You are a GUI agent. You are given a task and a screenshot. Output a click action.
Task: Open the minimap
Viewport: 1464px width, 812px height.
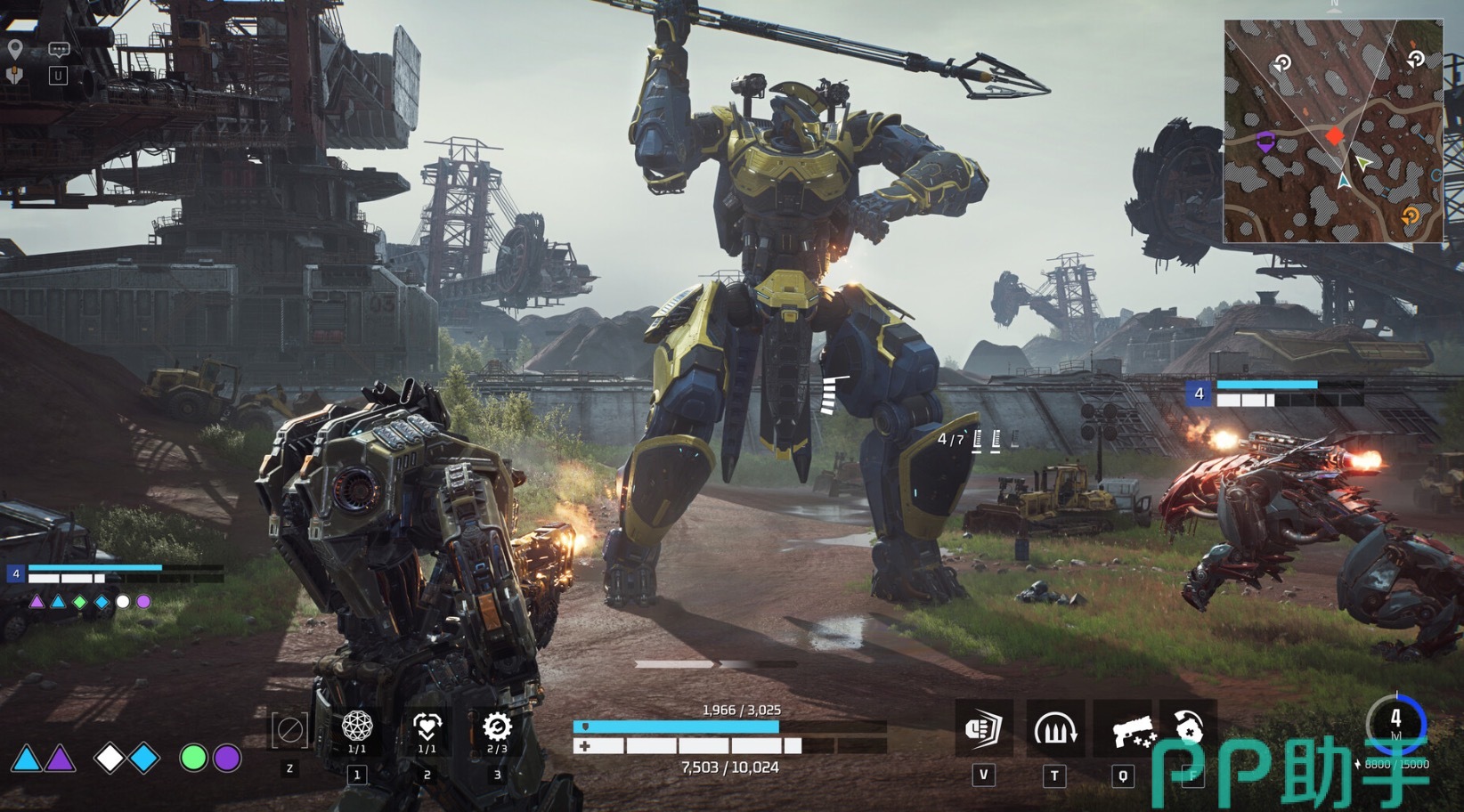tap(1333, 132)
